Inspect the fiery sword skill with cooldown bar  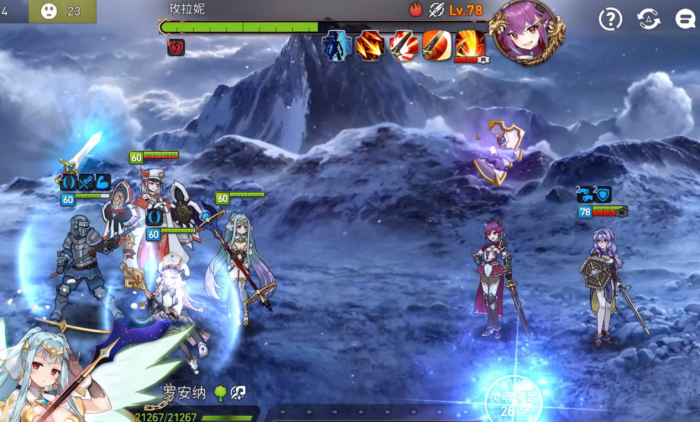point(470,46)
